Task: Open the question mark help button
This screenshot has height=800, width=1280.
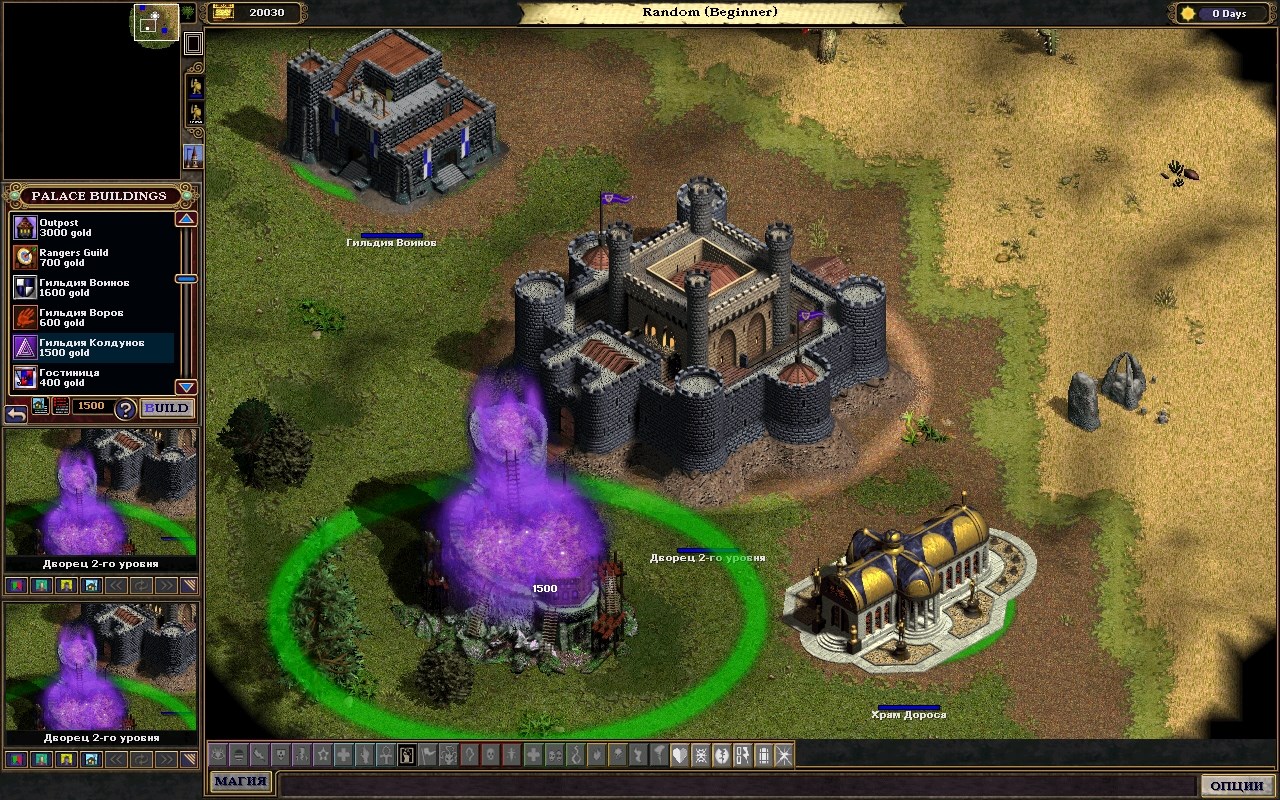Action: pos(125,408)
